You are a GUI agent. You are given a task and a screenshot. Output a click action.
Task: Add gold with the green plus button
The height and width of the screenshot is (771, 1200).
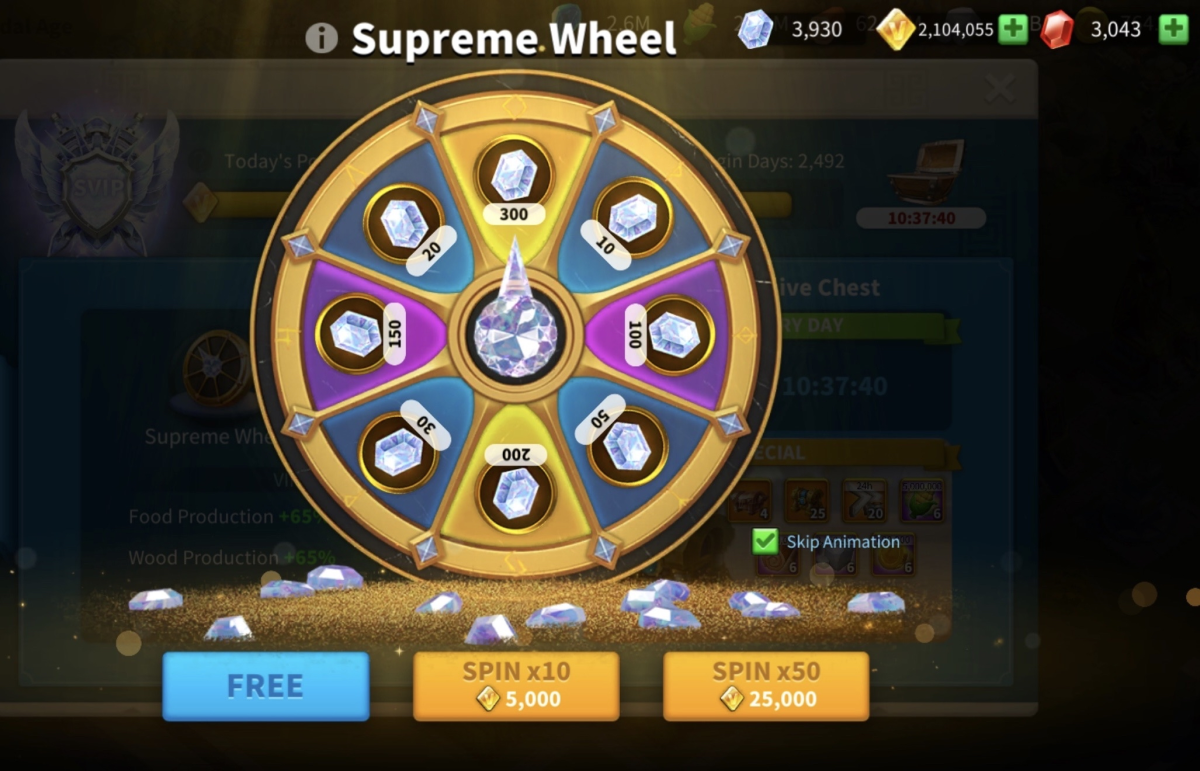(x=1013, y=29)
